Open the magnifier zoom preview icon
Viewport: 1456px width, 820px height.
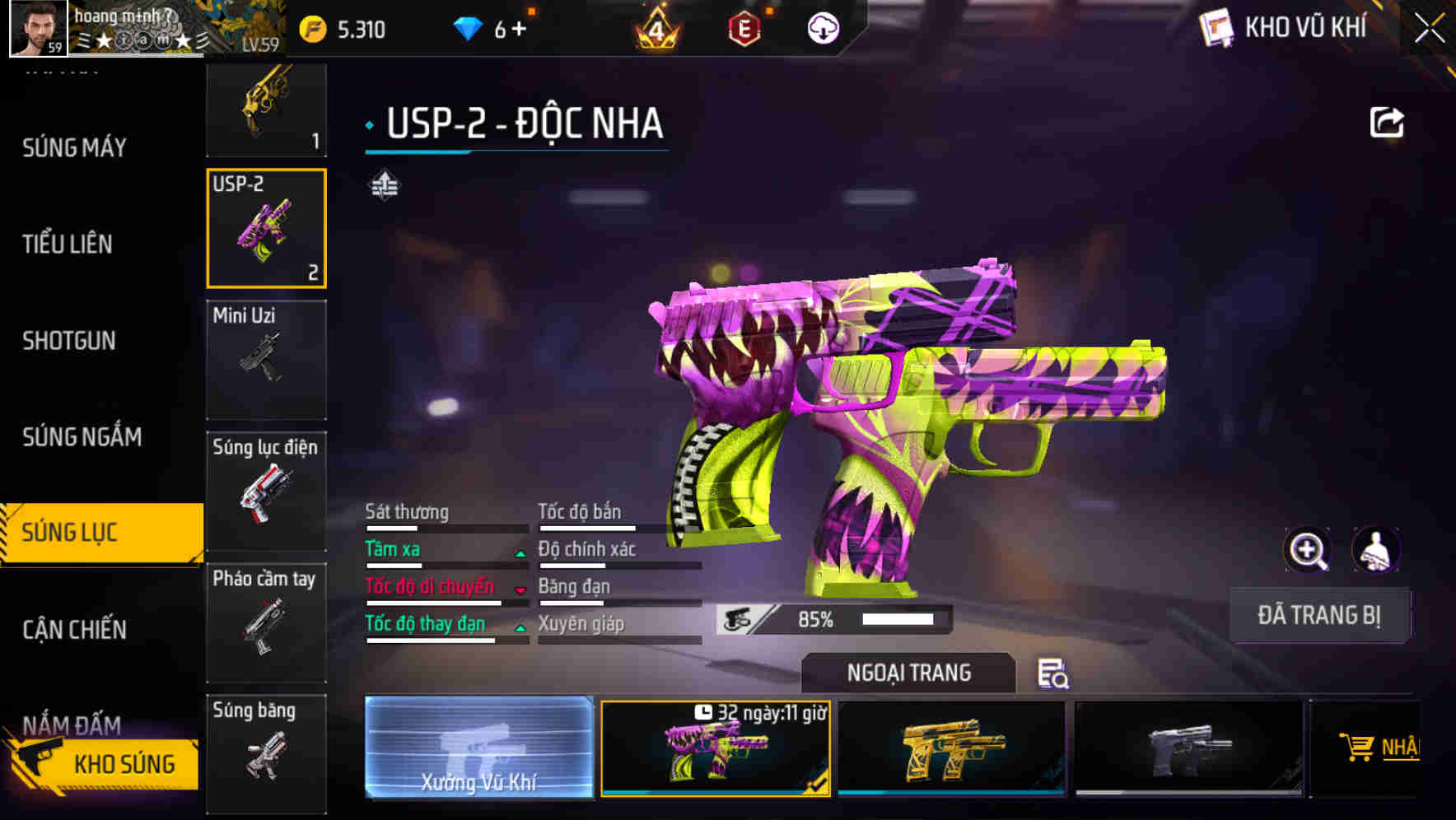1308,550
